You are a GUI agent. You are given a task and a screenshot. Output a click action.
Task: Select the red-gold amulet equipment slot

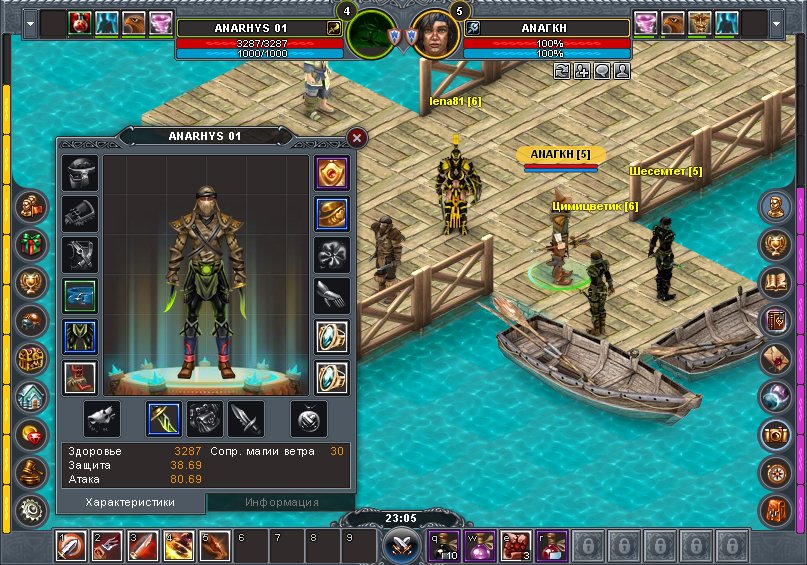click(331, 173)
